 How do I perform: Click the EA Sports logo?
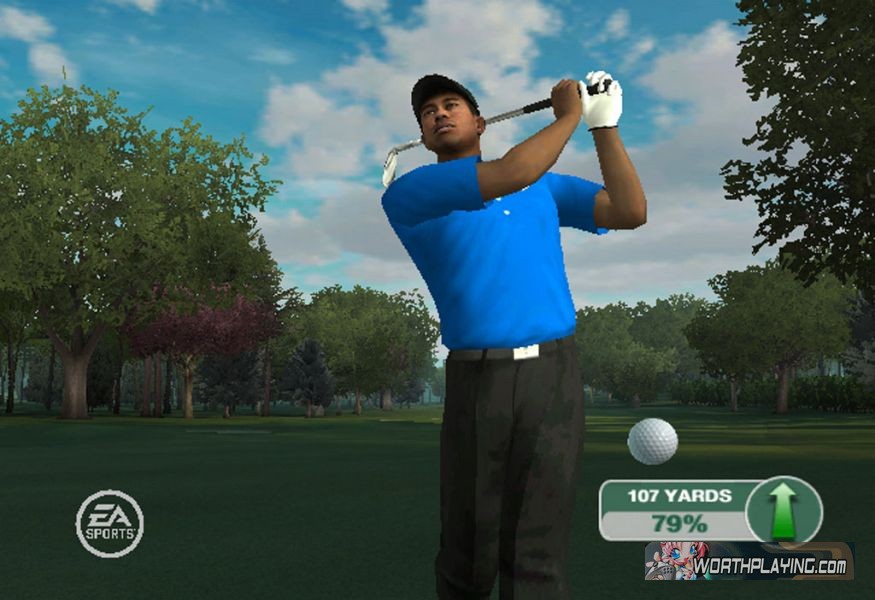[110, 523]
